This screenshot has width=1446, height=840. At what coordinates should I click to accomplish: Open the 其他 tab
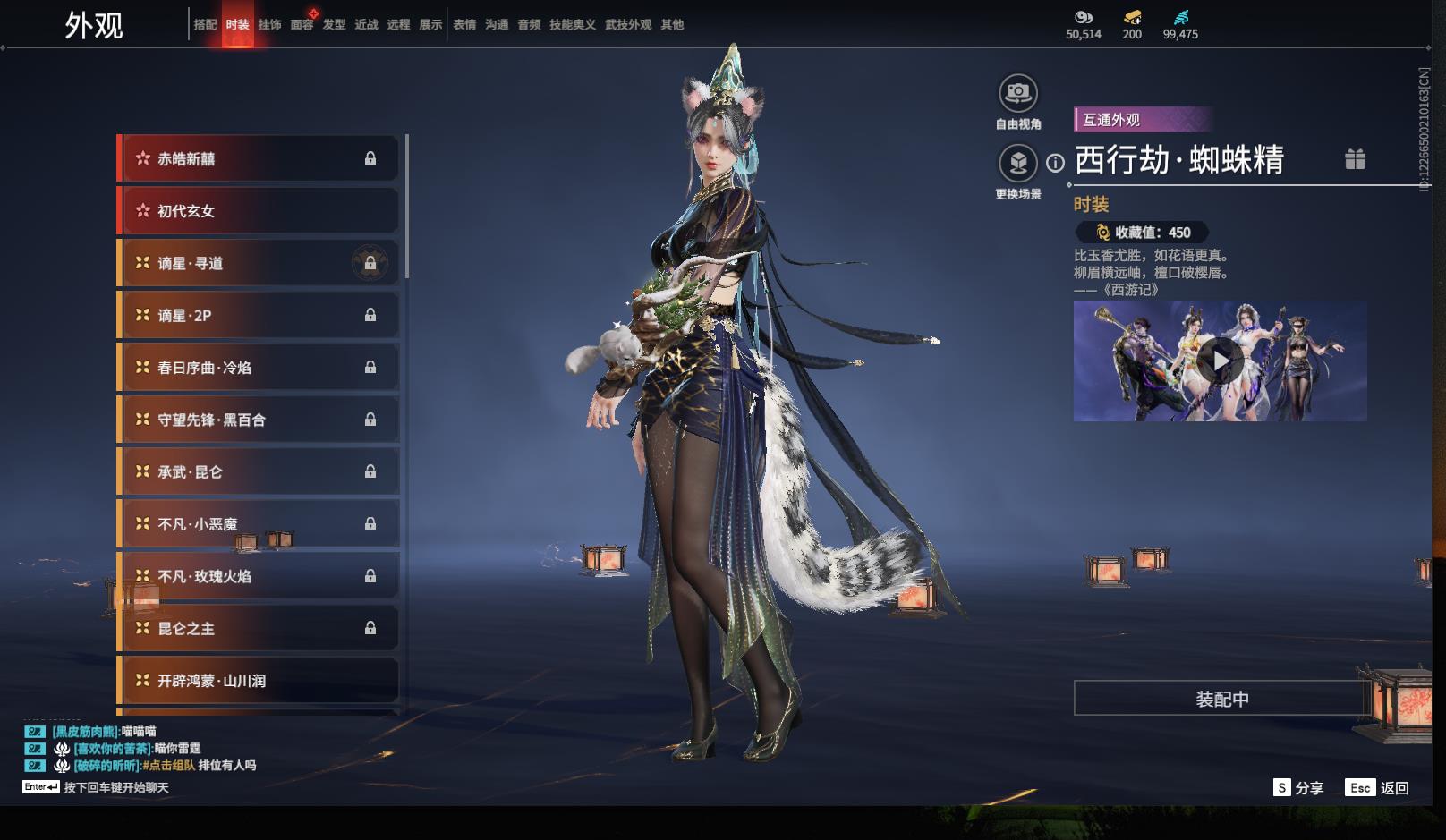pos(672,25)
